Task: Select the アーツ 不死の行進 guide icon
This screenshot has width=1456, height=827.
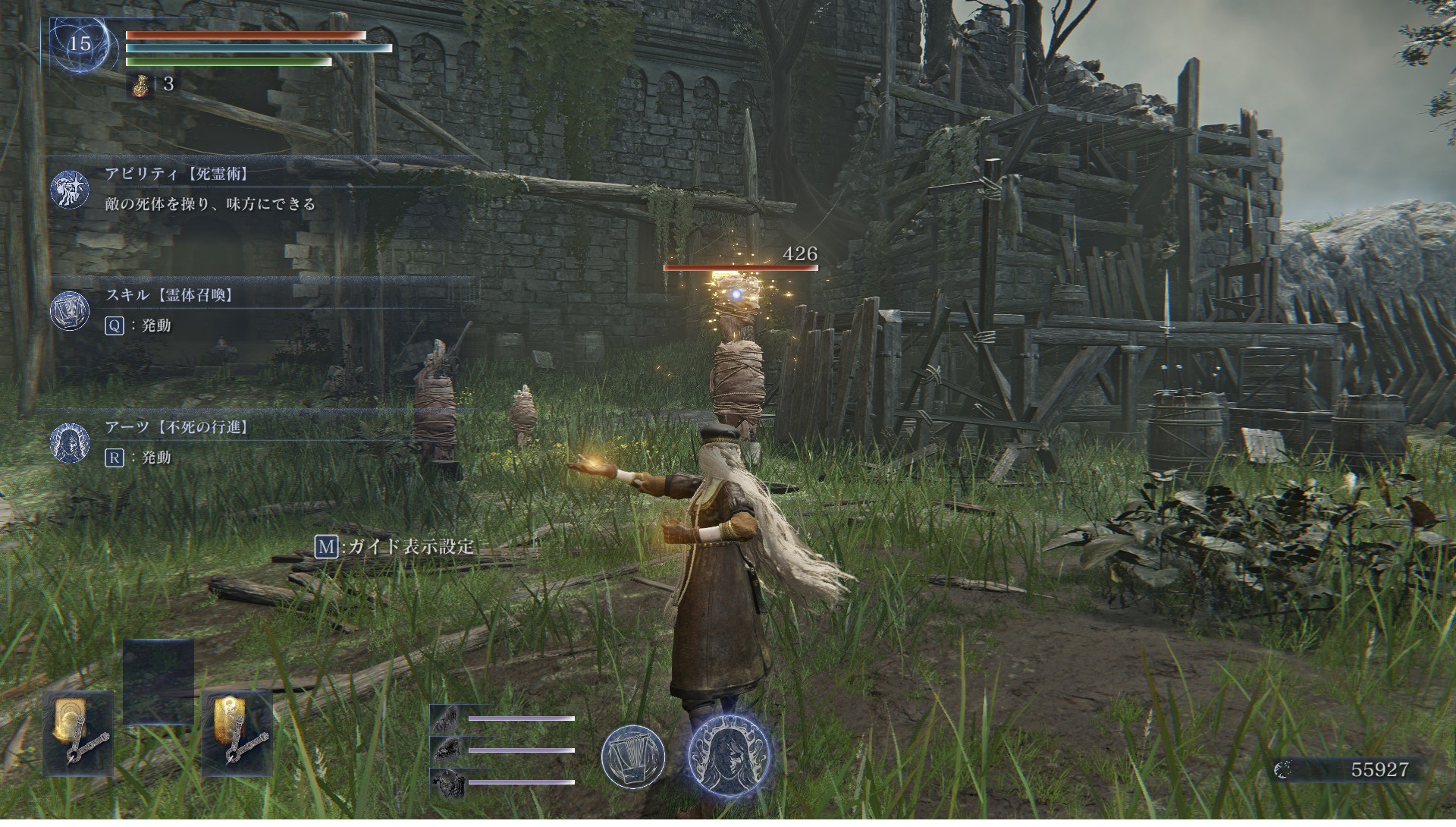Action: [x=70, y=442]
